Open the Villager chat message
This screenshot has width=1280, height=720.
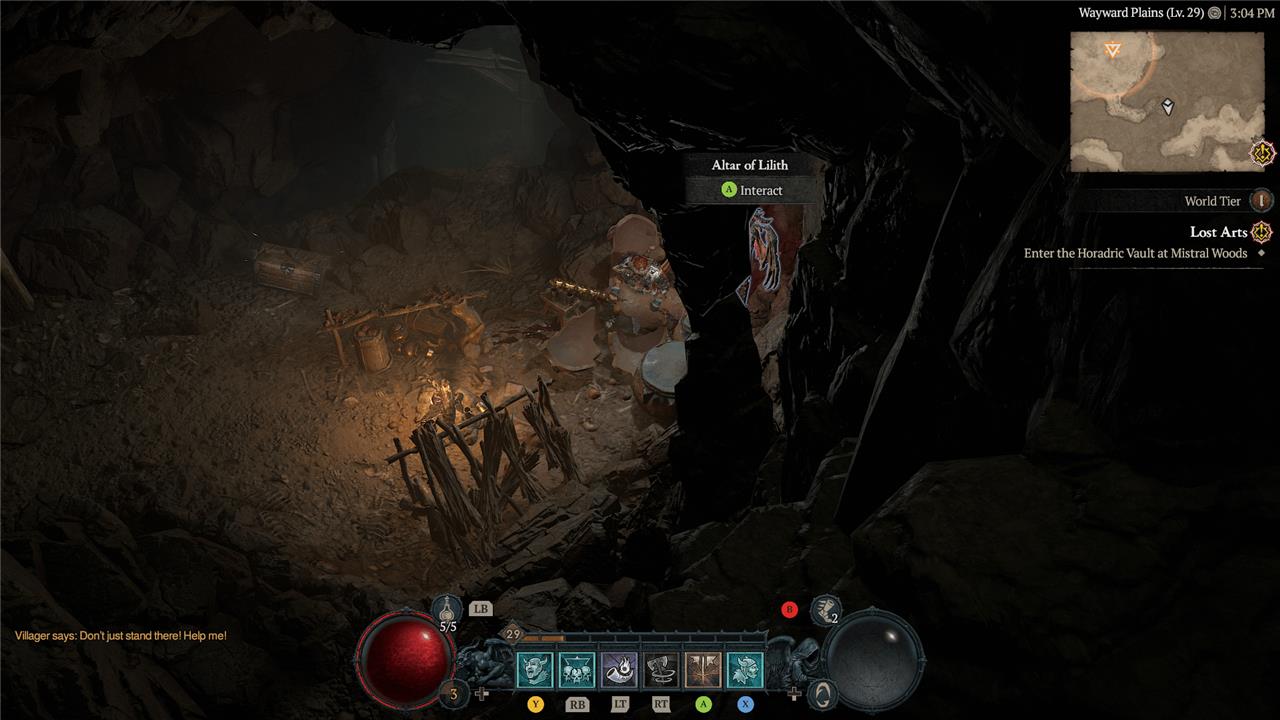coord(120,636)
